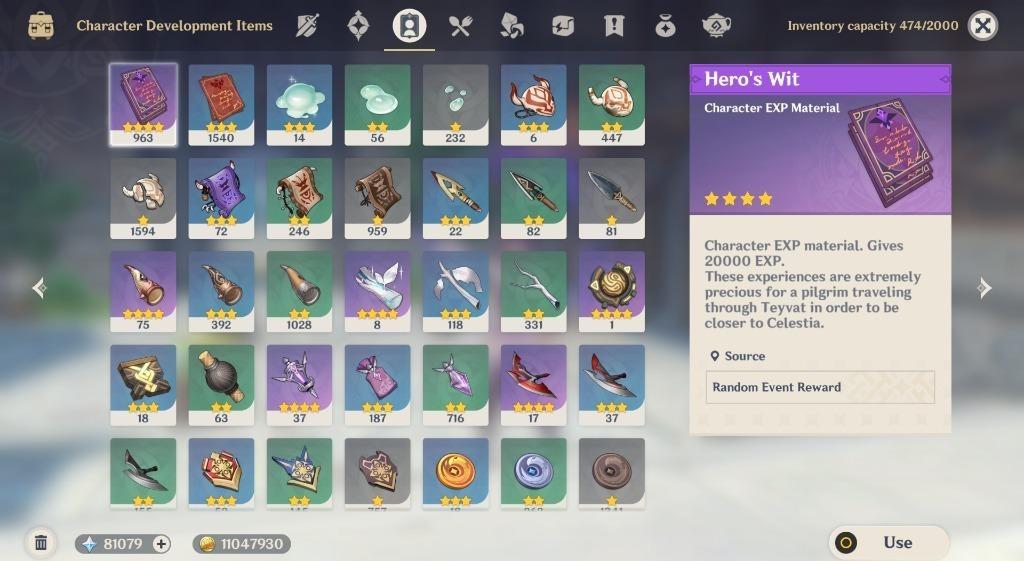Switch to the Weapons tab sword icon

point(307,26)
